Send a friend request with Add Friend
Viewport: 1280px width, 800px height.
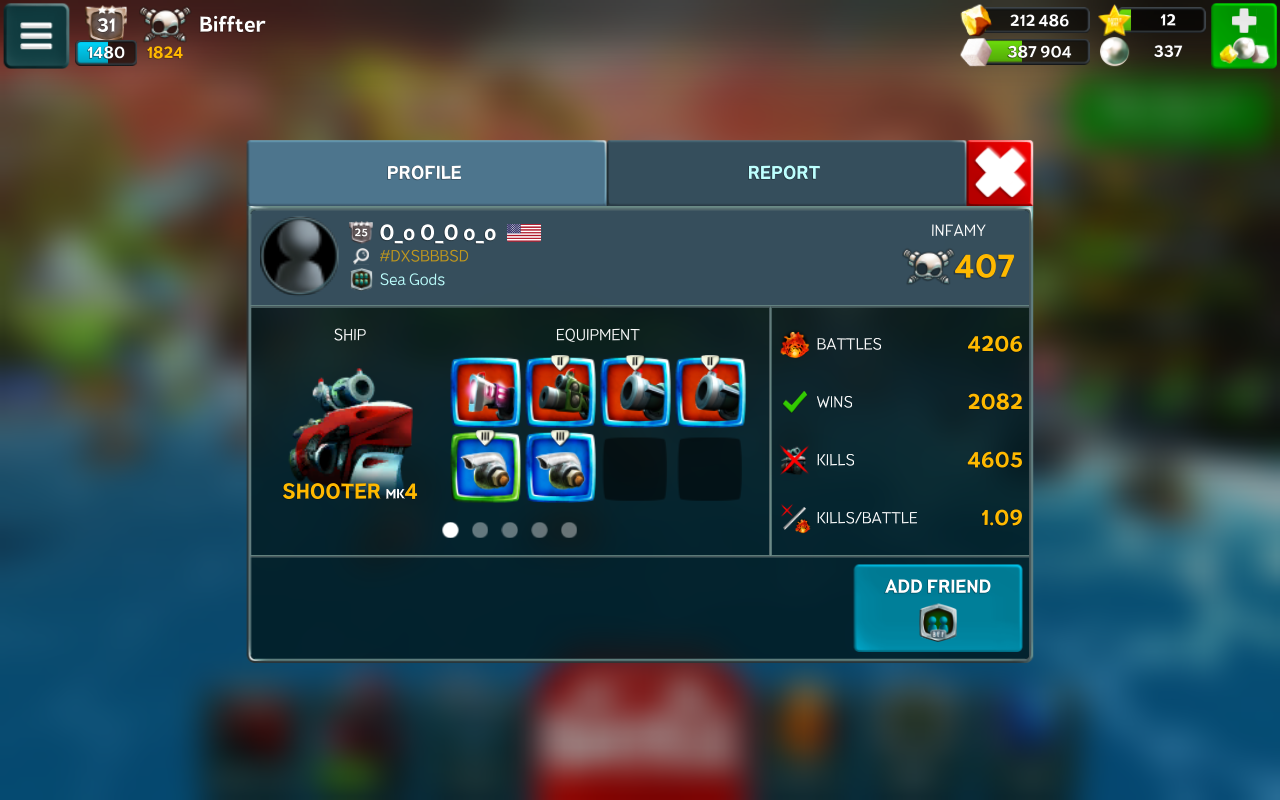click(938, 608)
